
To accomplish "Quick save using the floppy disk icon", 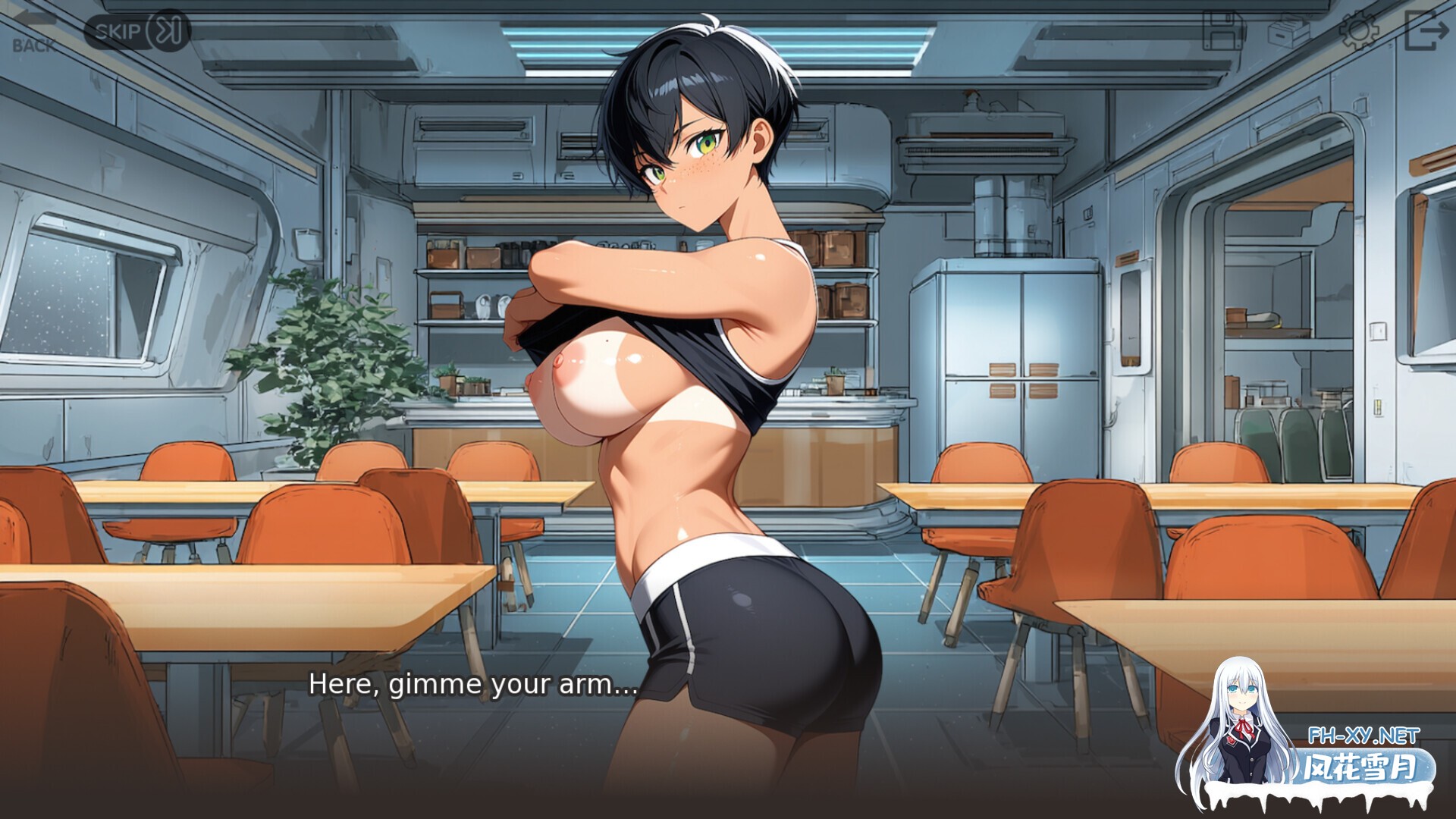I will pyautogui.click(x=1223, y=31).
